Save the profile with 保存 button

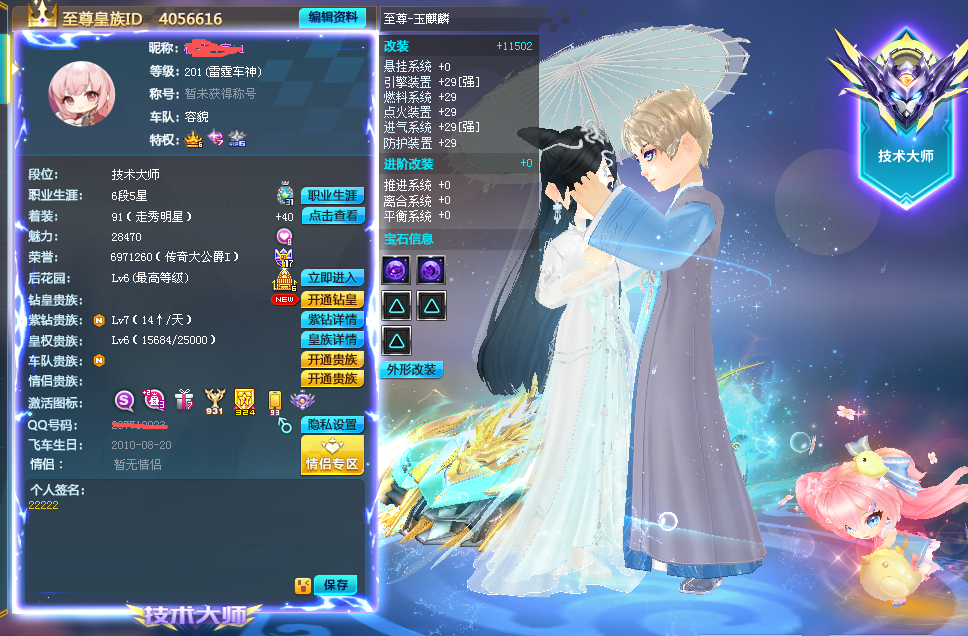pyautogui.click(x=335, y=585)
